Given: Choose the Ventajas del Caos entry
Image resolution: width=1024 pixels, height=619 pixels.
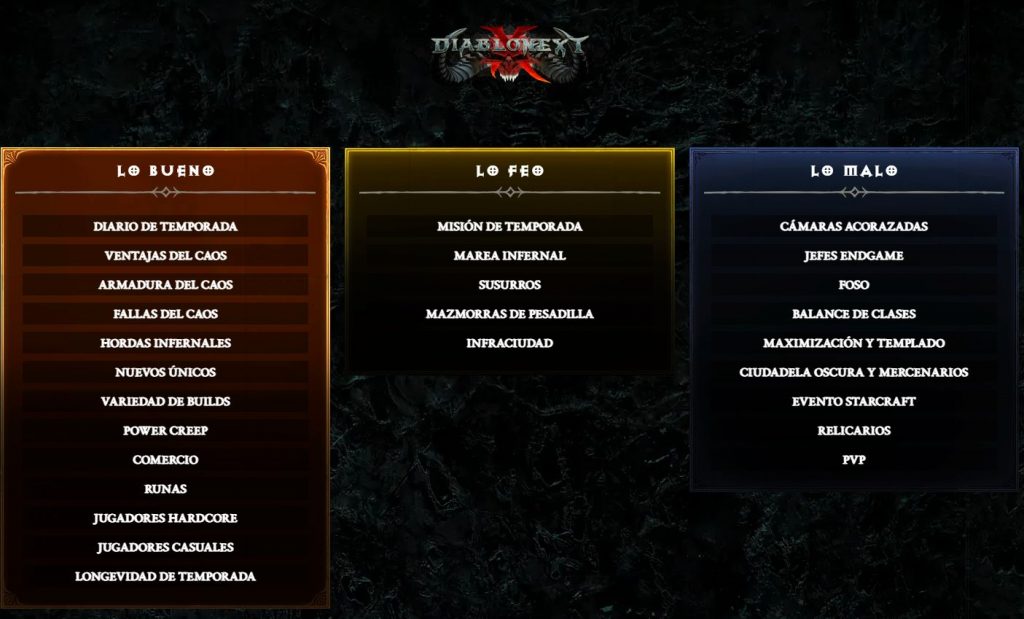Looking at the screenshot, I should click(x=165, y=256).
